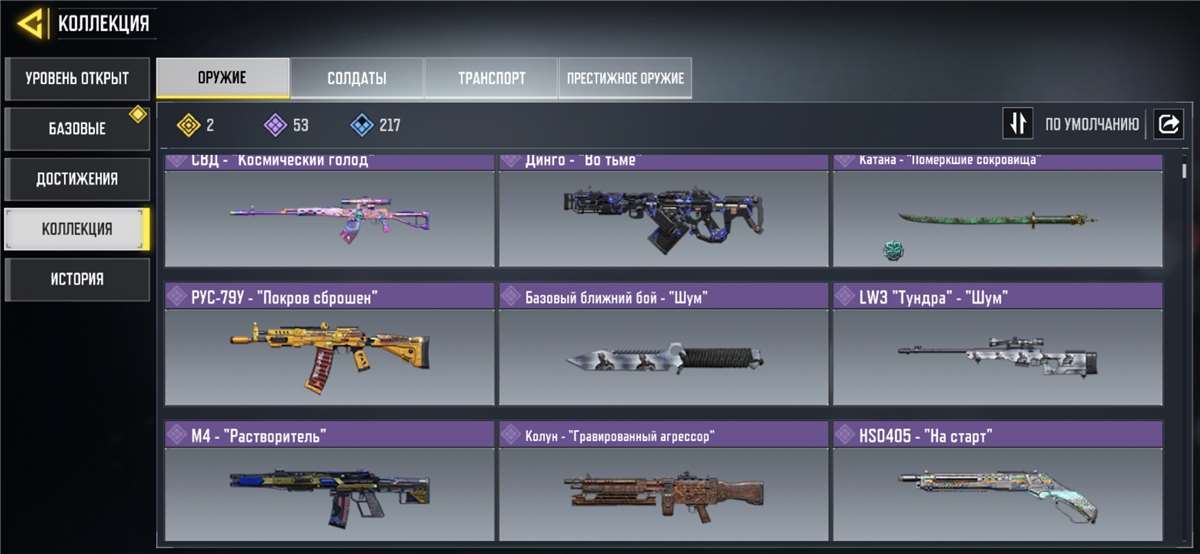The width and height of the screenshot is (1200, 554).
Task: Go back using the yellow arrow button
Action: coord(31,23)
